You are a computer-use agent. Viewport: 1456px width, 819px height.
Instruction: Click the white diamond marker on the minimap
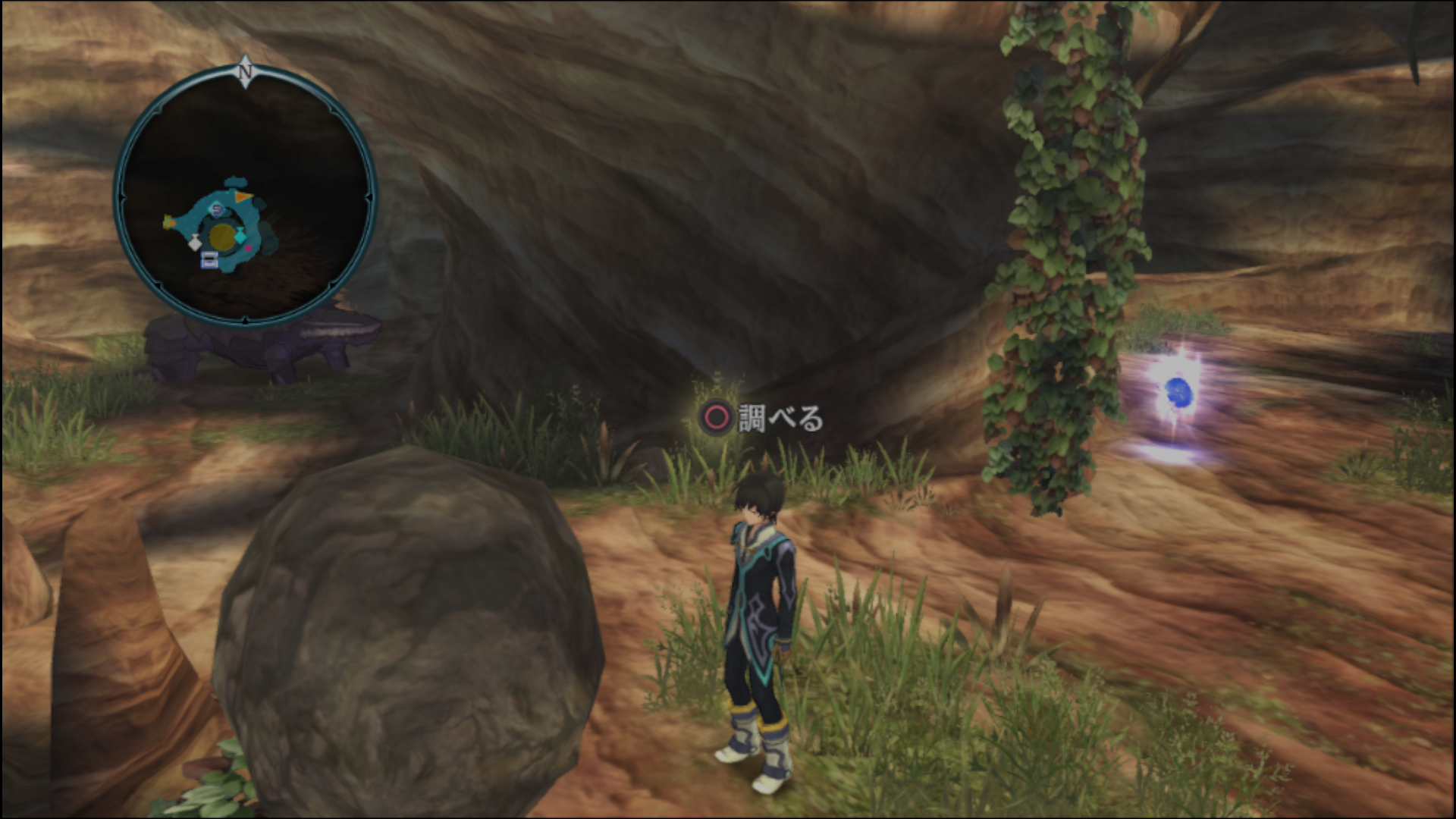point(194,243)
